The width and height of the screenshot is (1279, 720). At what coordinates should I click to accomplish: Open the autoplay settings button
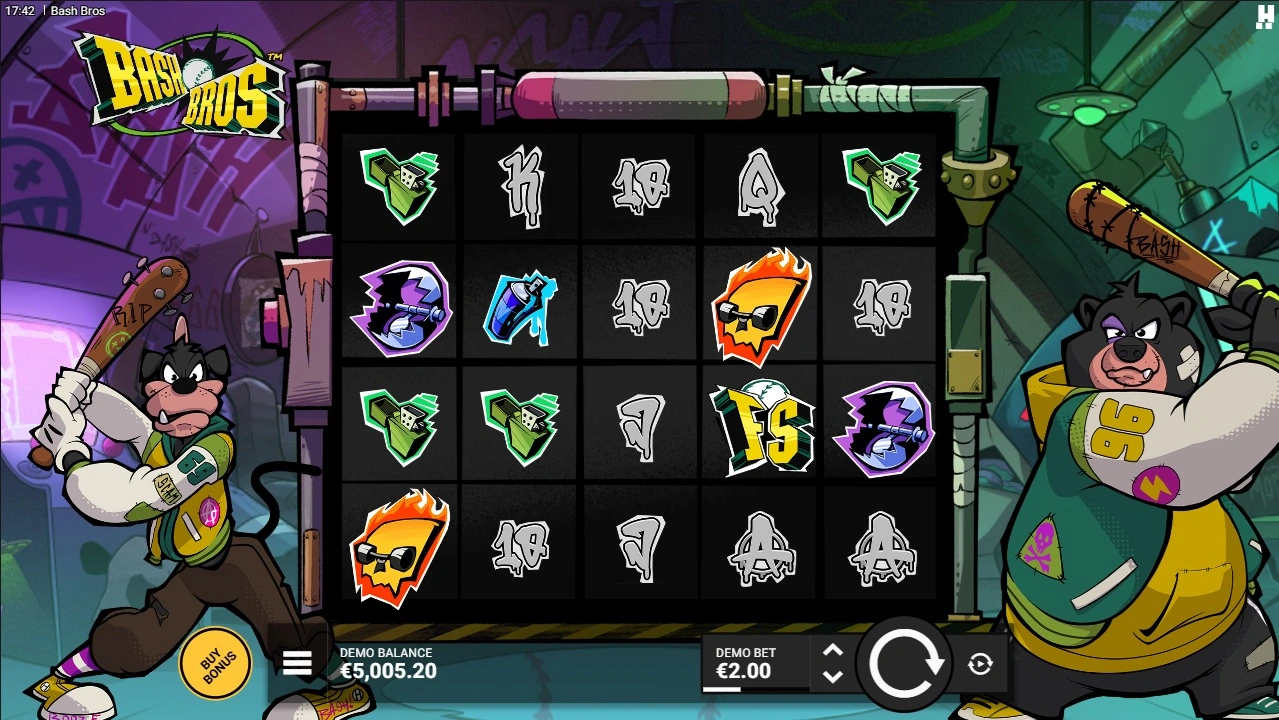click(980, 664)
